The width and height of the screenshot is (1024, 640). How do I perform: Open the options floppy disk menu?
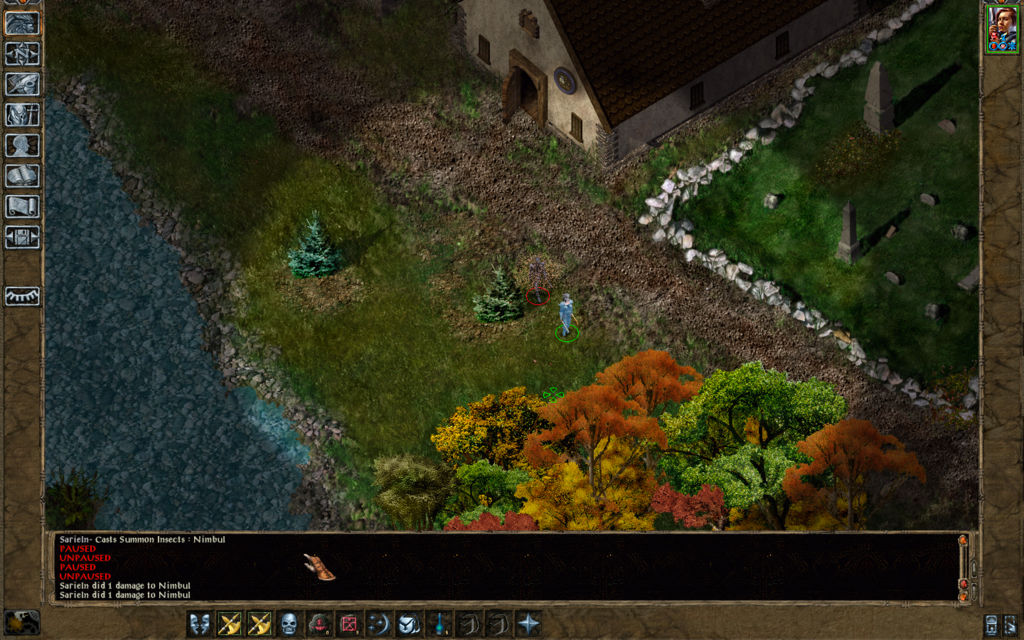pos(22,237)
